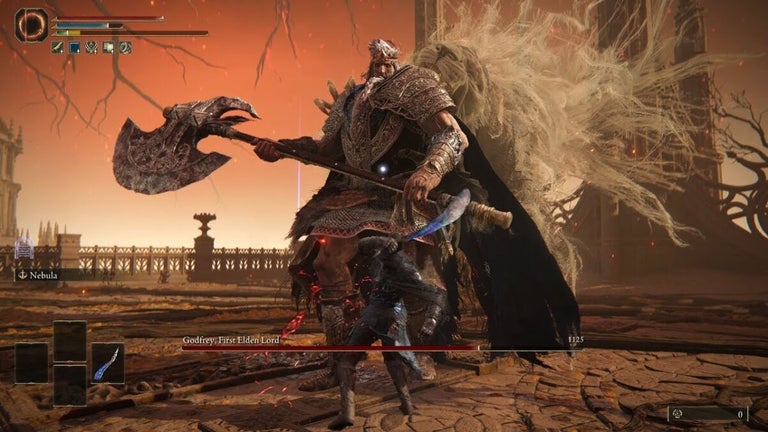Screen dimensions: 768x432
Task: Click the rune counter box
Action: coord(708,413)
